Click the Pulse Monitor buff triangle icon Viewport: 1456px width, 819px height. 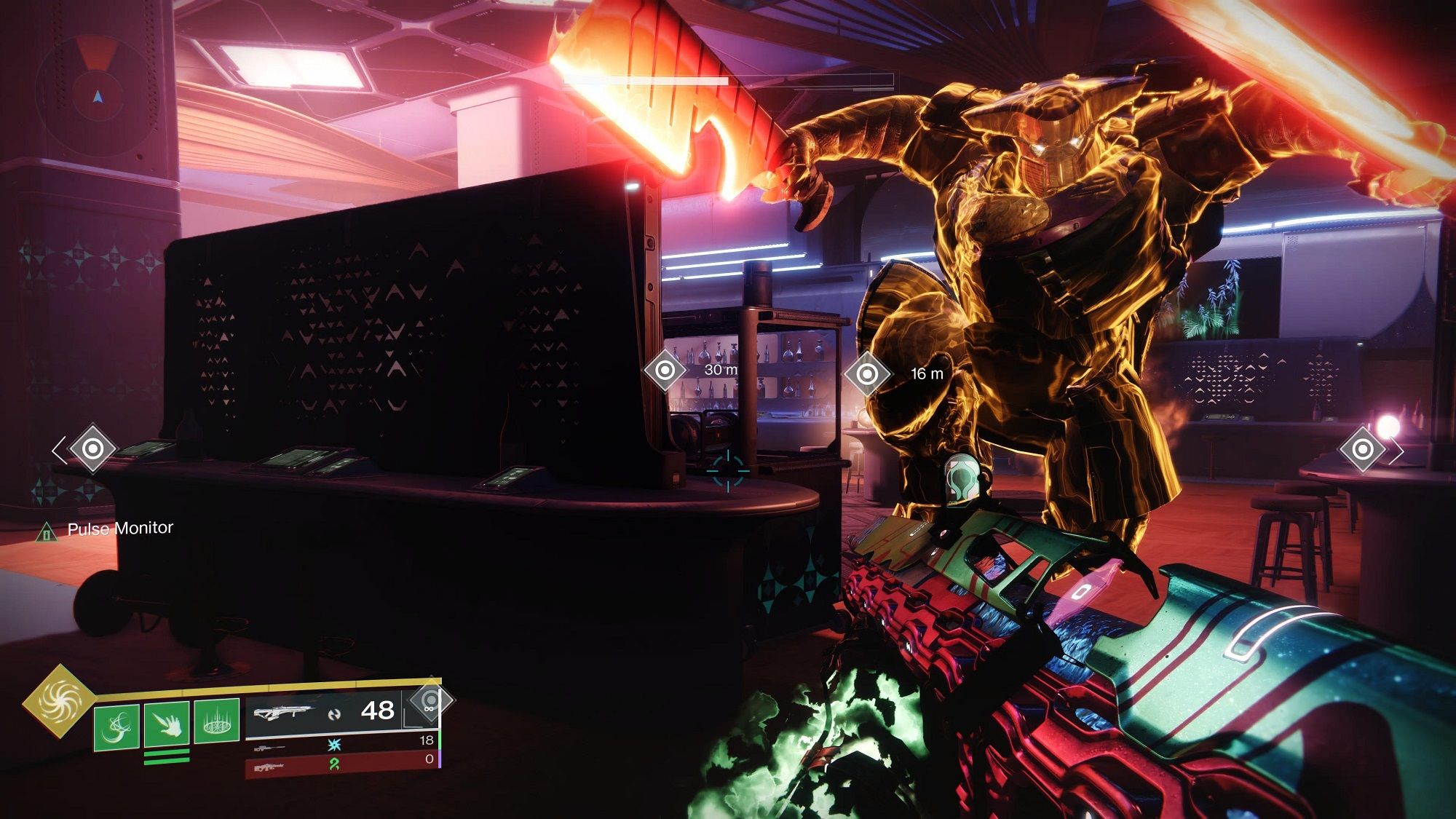pos(48,531)
